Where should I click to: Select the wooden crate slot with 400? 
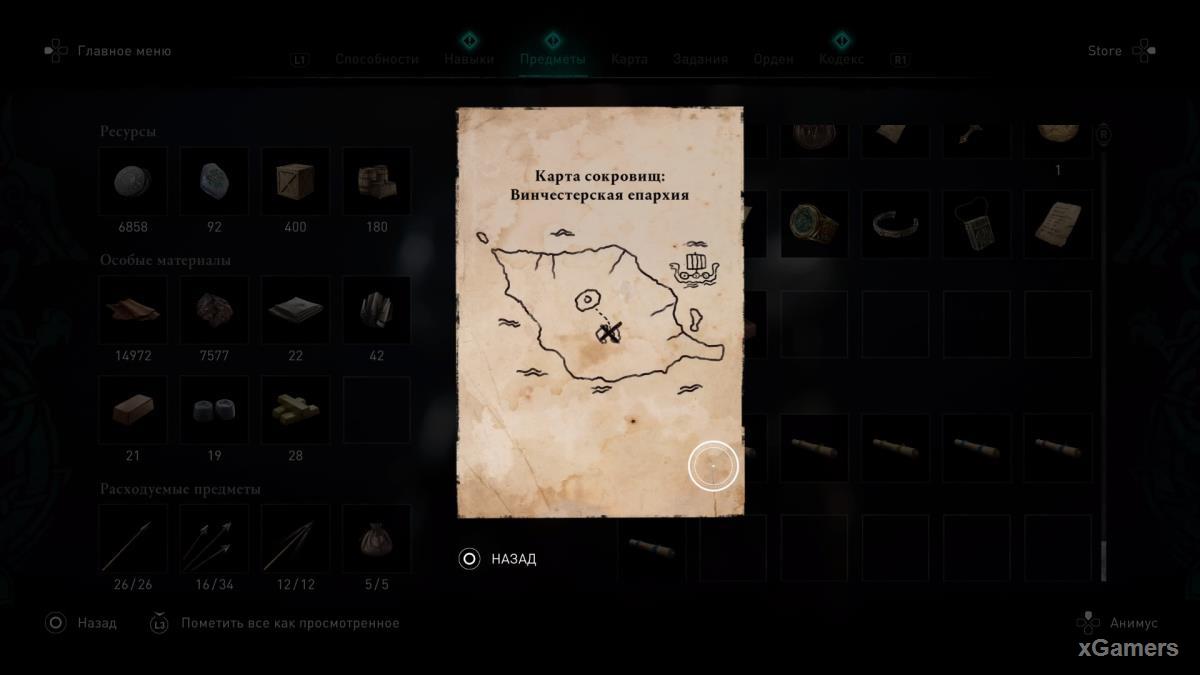click(x=295, y=181)
